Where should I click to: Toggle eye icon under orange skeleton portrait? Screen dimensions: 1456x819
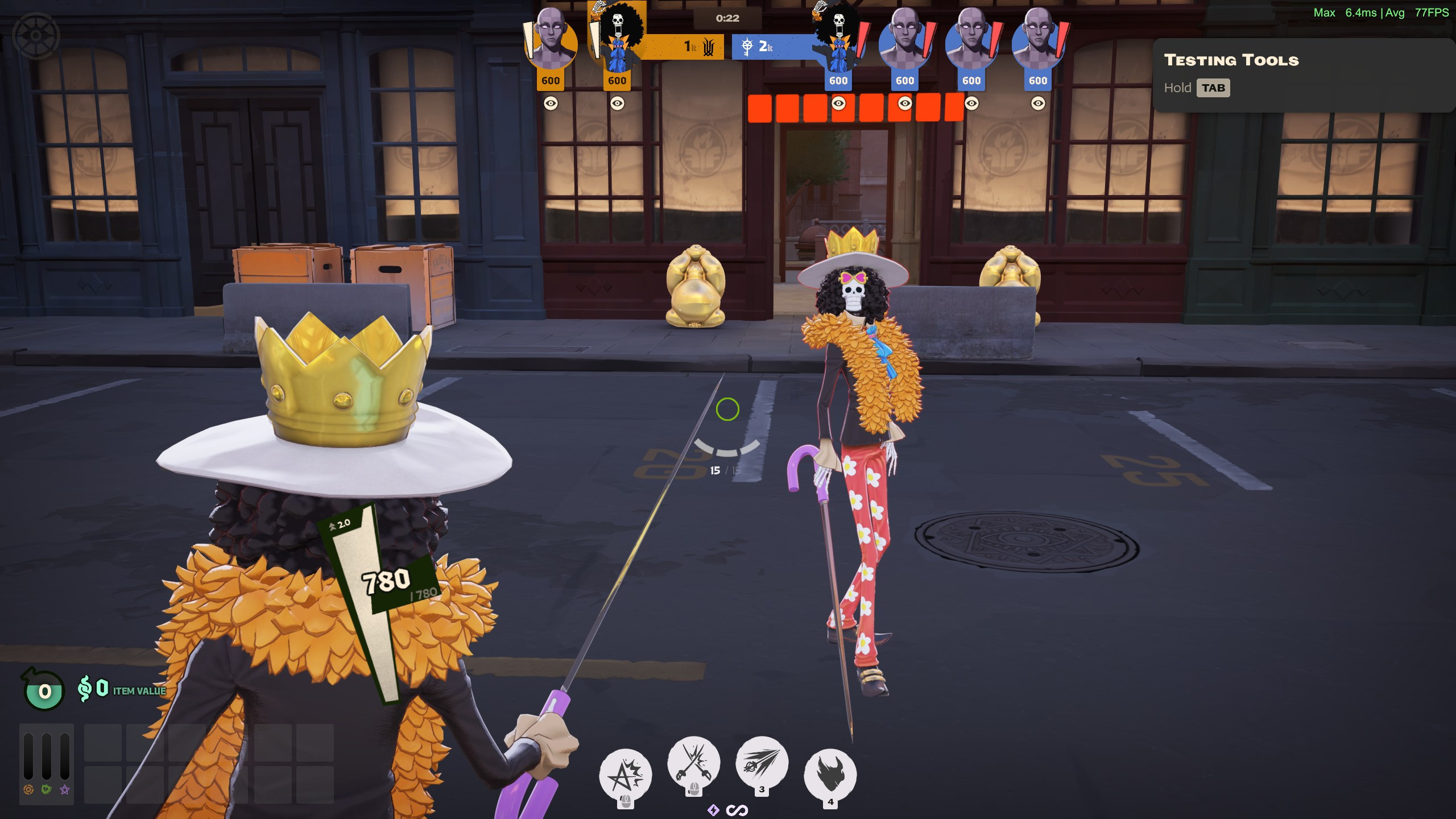tap(617, 103)
